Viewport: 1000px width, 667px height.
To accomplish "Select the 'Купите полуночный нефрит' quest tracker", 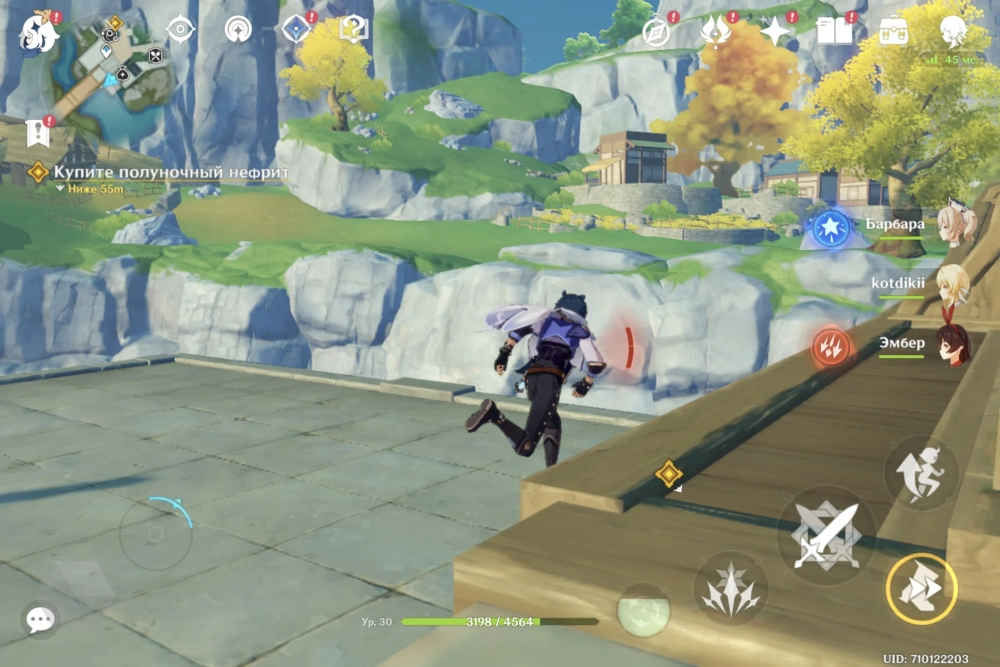I will point(170,173).
